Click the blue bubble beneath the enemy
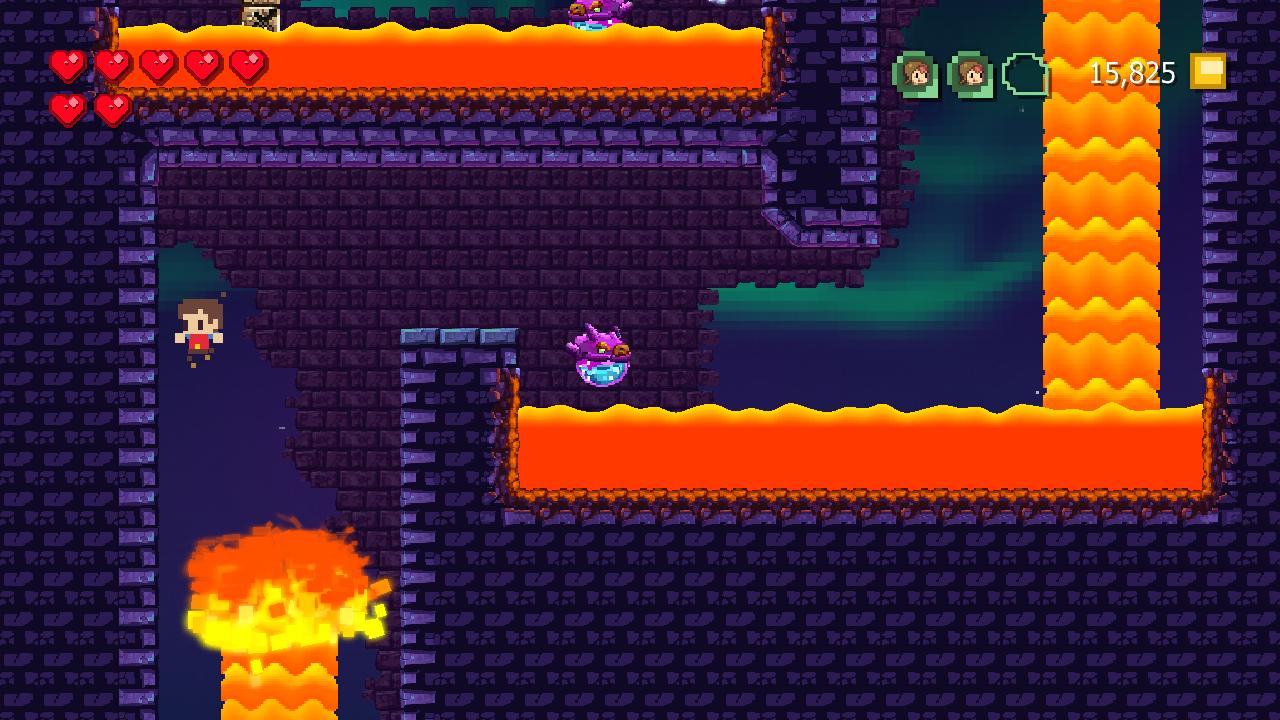 click(600, 375)
